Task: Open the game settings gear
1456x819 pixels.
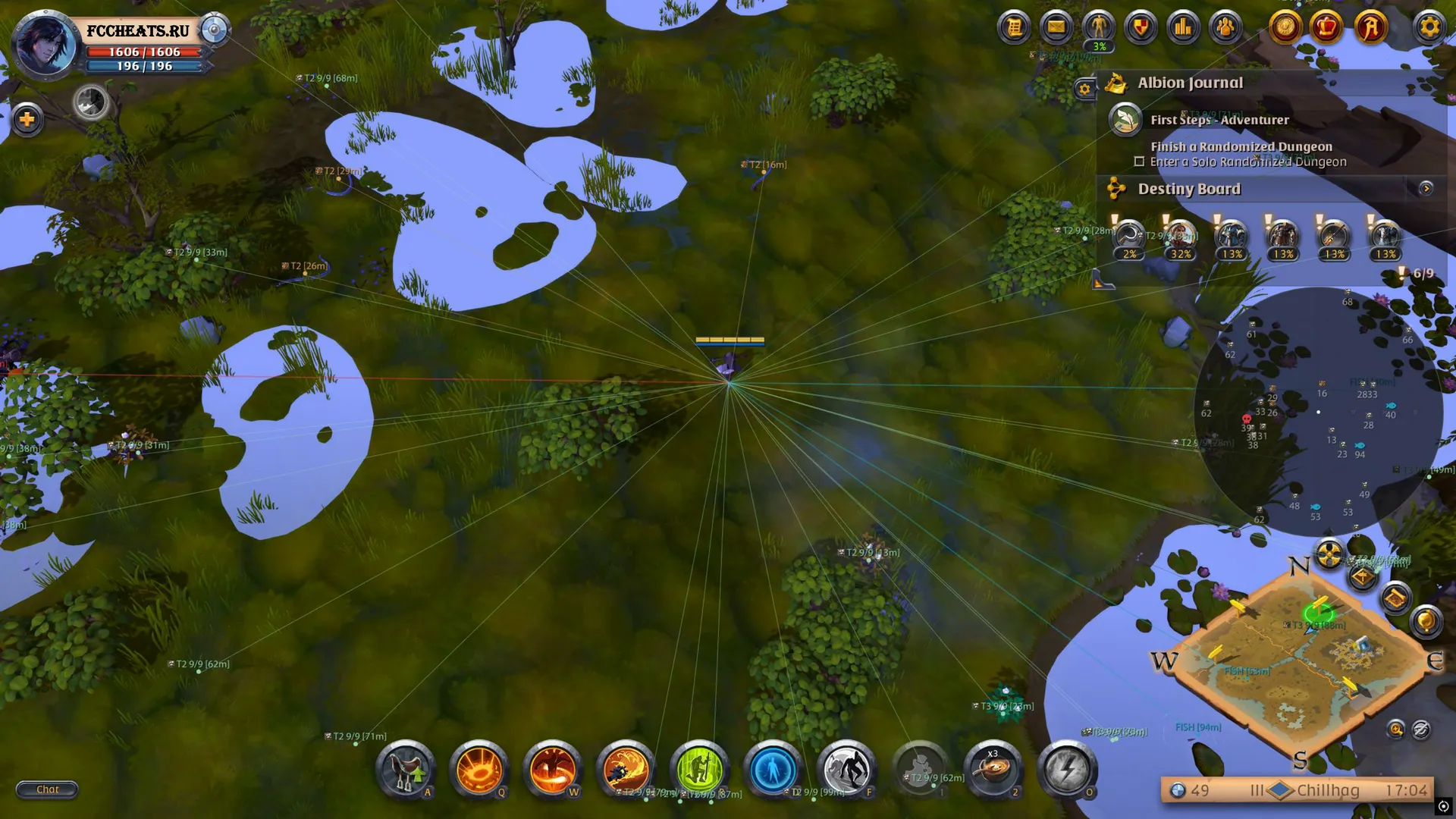Action: pyautogui.click(x=1429, y=28)
